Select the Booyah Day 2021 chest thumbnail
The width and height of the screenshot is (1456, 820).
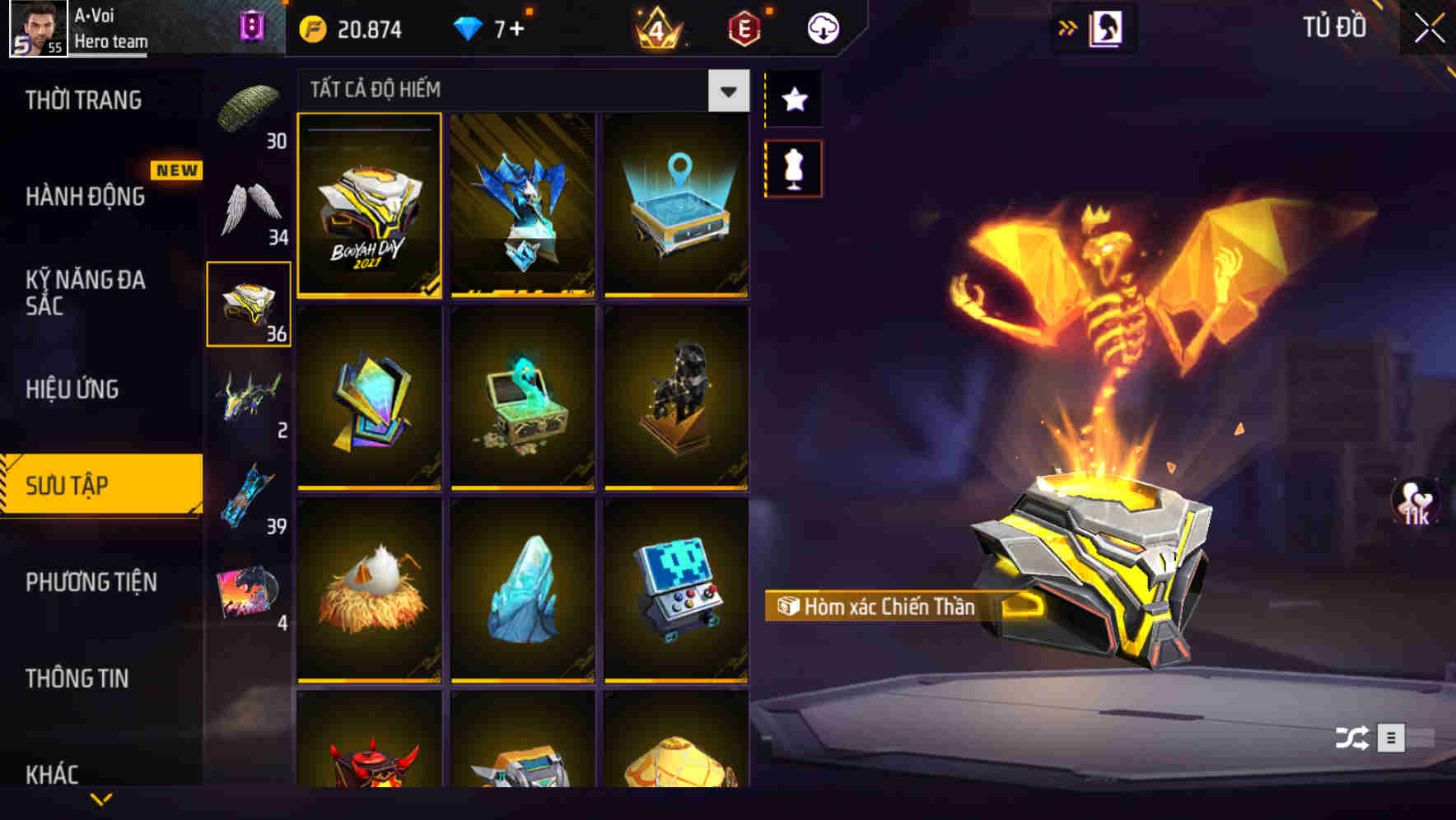click(368, 207)
